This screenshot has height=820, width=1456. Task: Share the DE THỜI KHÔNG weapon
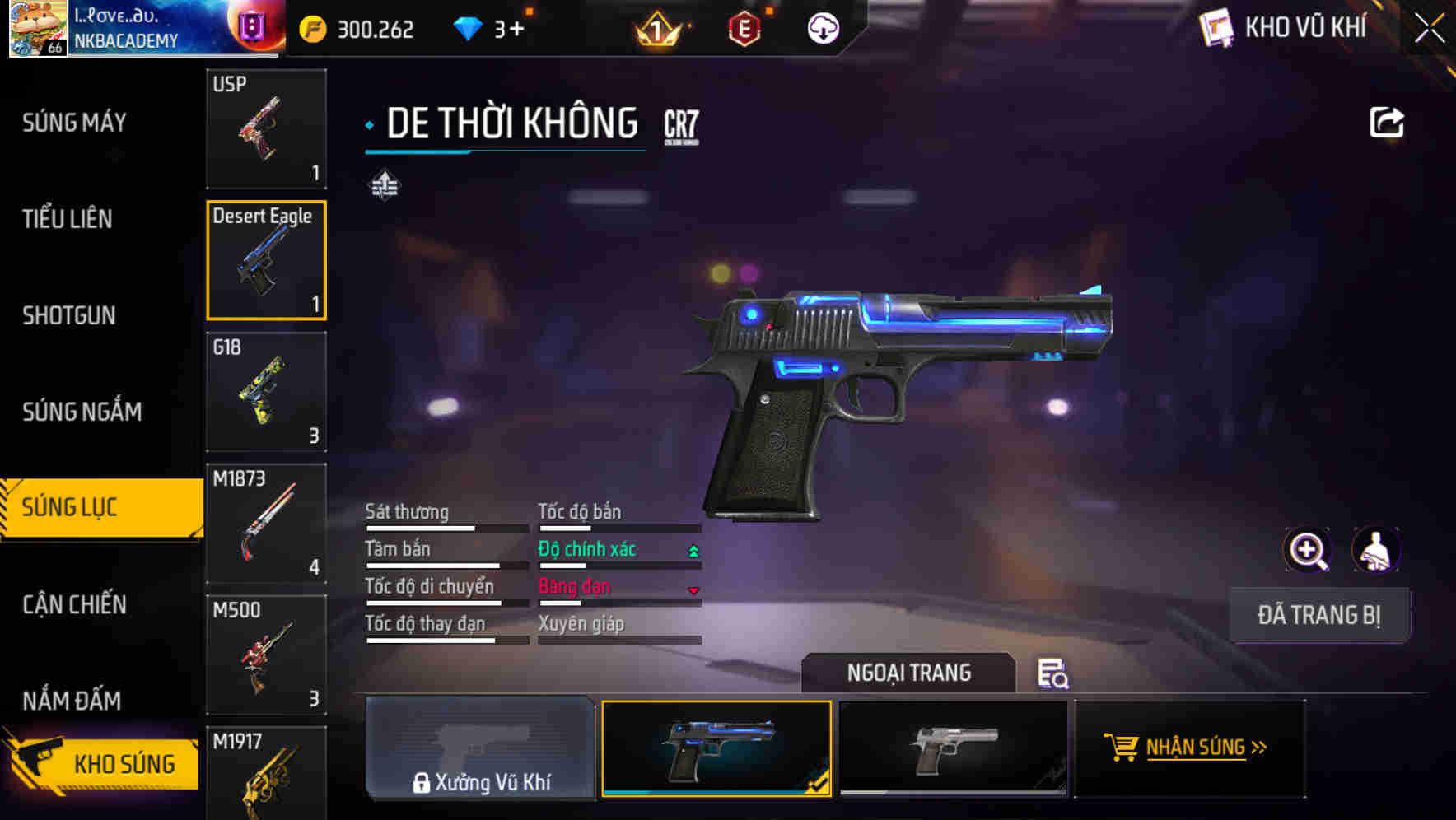coord(1388,121)
